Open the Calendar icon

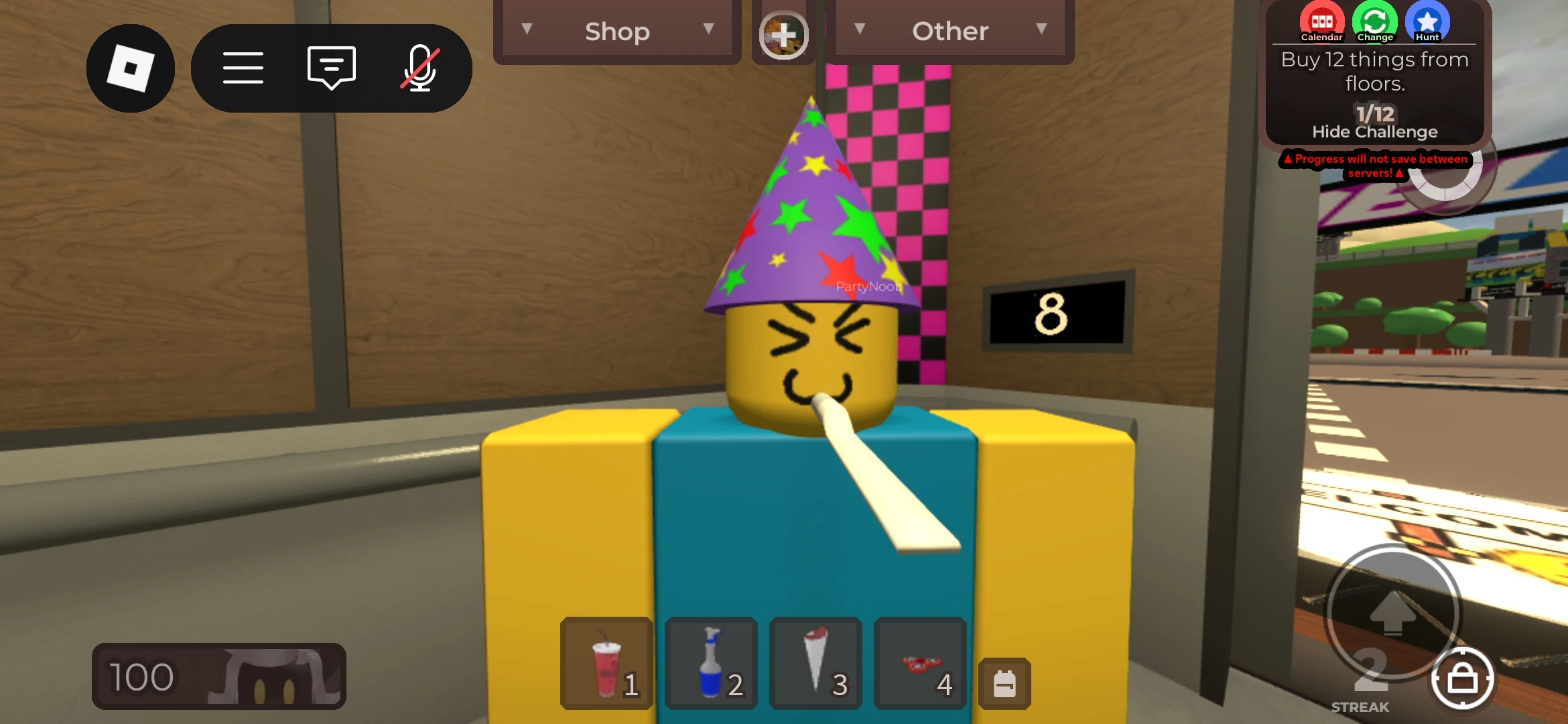tap(1321, 21)
